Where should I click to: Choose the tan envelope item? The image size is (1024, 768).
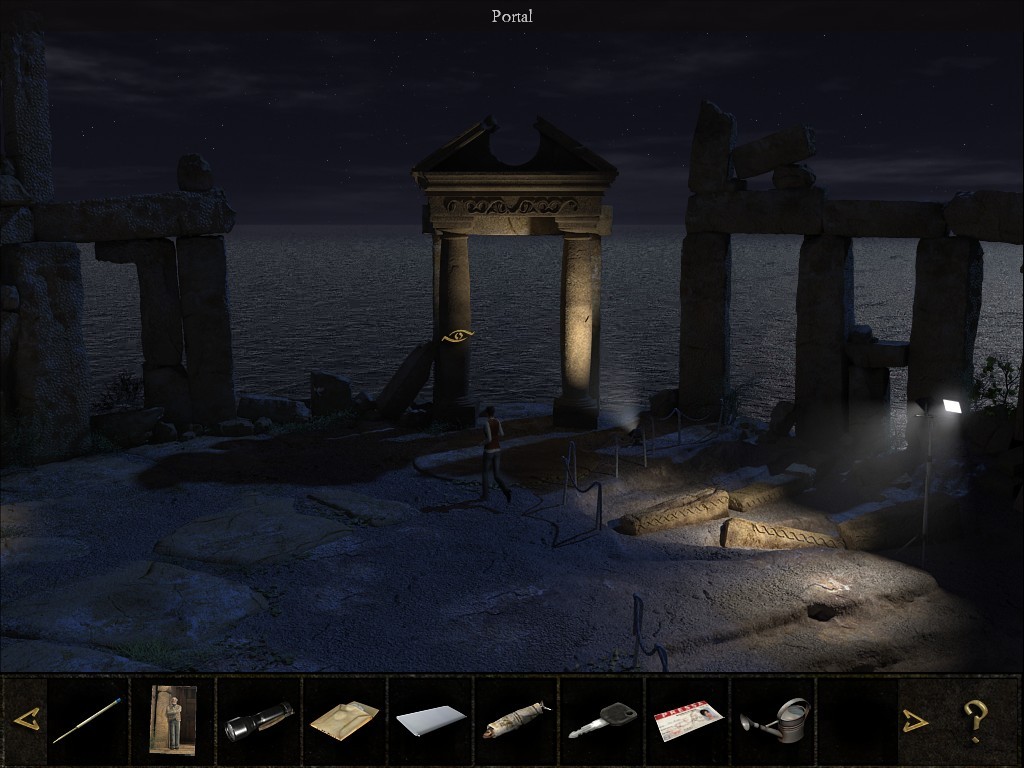[x=344, y=719]
